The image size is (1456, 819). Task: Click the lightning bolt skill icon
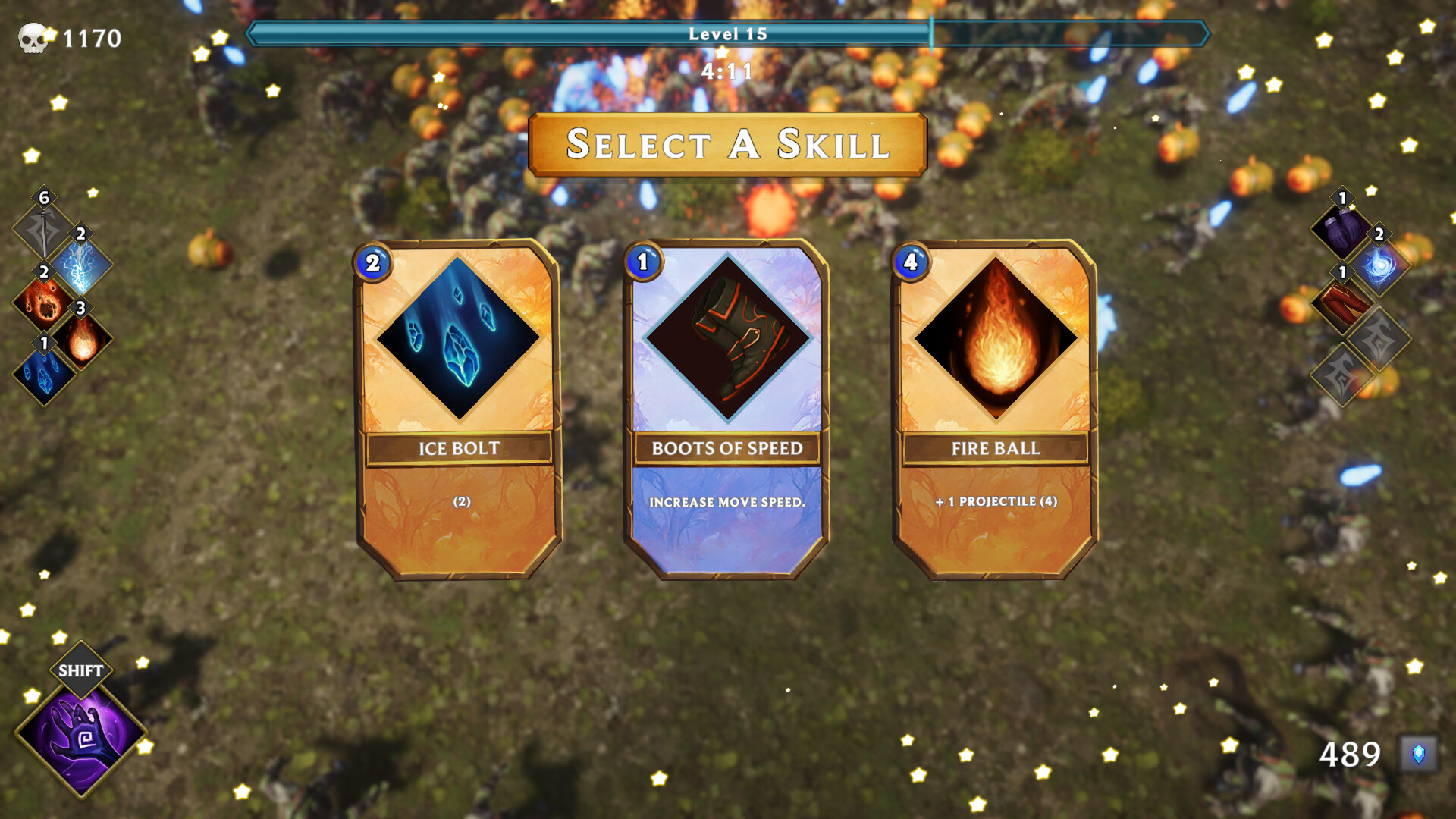click(x=82, y=266)
